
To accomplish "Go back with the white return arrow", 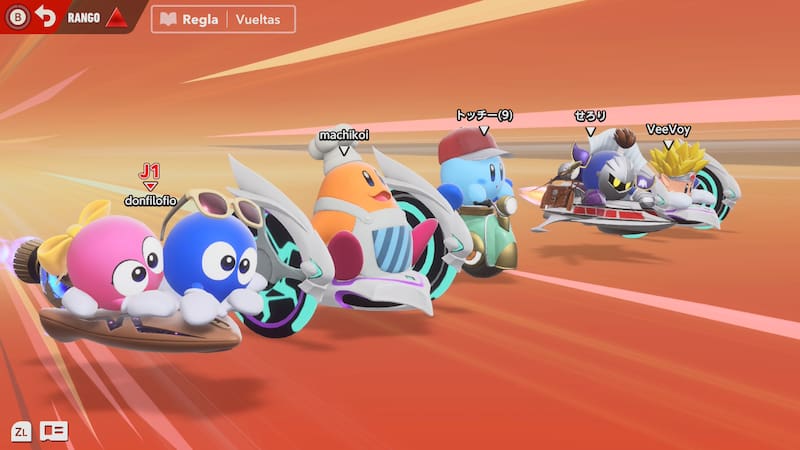I will 45,17.
